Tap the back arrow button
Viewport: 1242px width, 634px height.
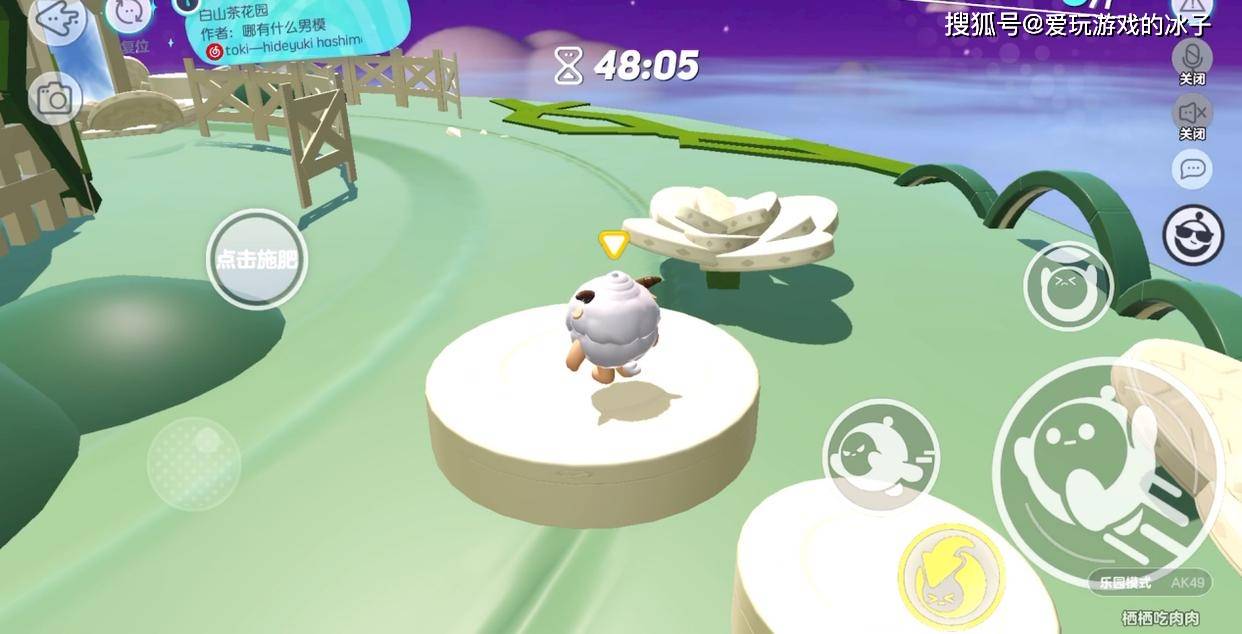tap(57, 16)
